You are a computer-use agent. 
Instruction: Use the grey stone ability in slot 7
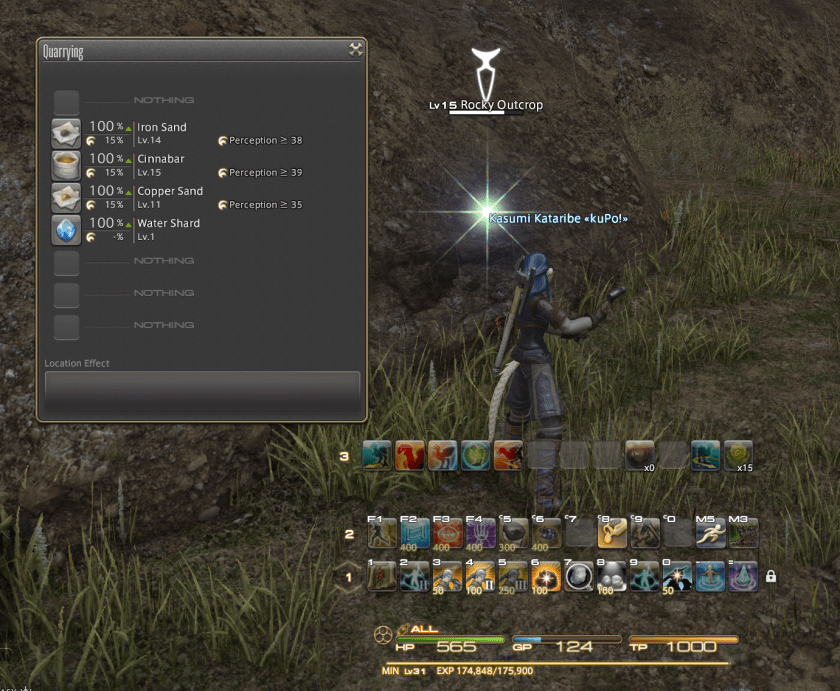(577, 577)
